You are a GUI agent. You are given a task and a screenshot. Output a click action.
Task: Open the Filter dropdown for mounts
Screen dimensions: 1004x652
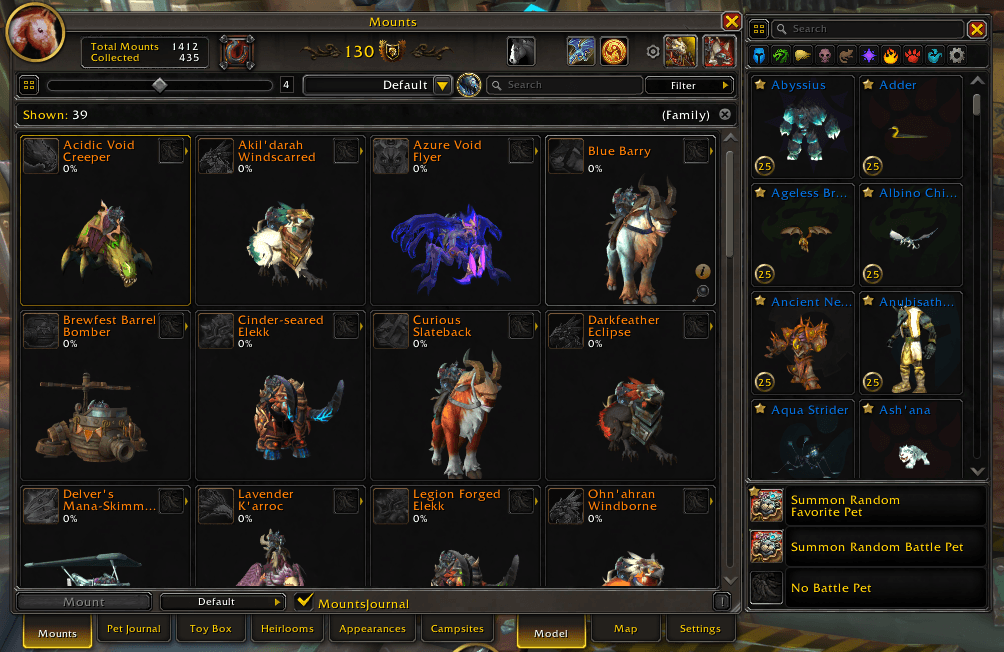pyautogui.click(x=684, y=86)
